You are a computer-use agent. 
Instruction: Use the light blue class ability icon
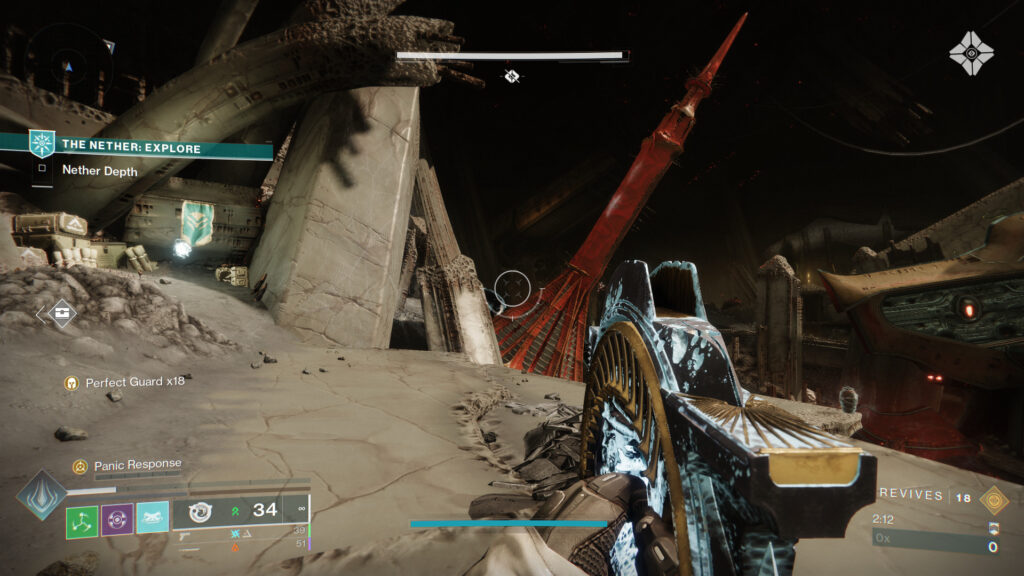point(152,518)
